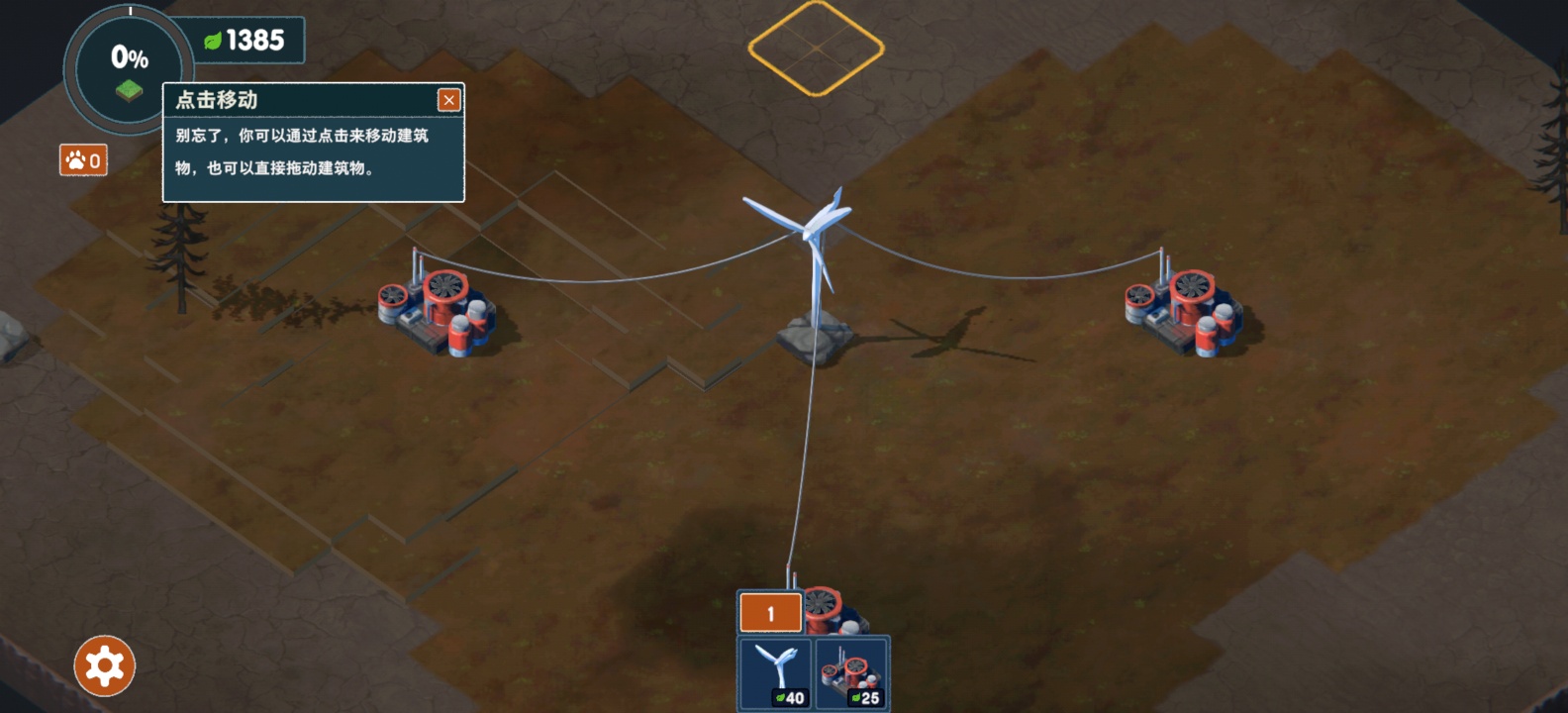Click the circular 0% greenery progress gauge
The image size is (1568, 713).
click(129, 69)
